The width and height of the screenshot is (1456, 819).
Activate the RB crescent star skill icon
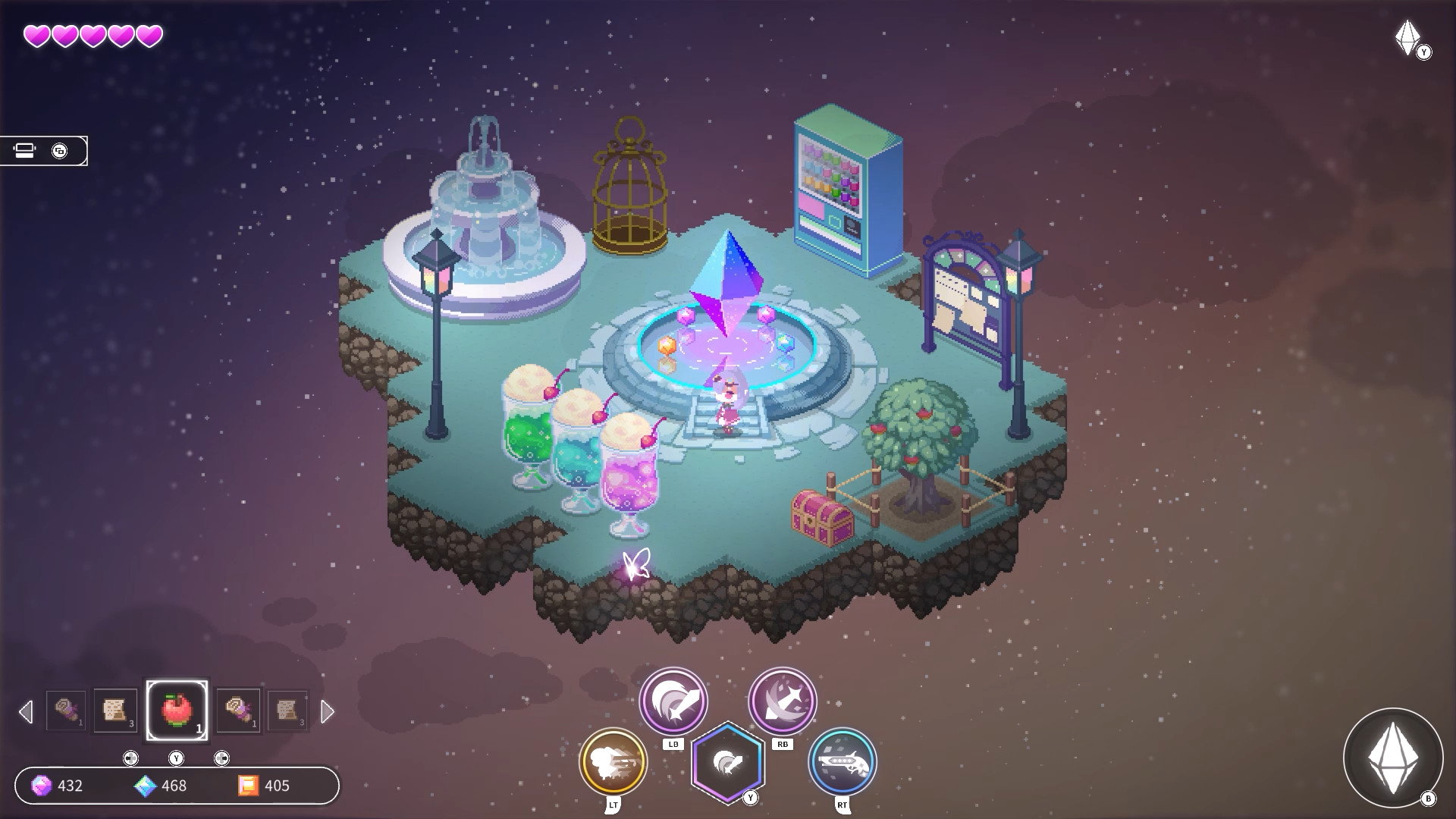[782, 701]
